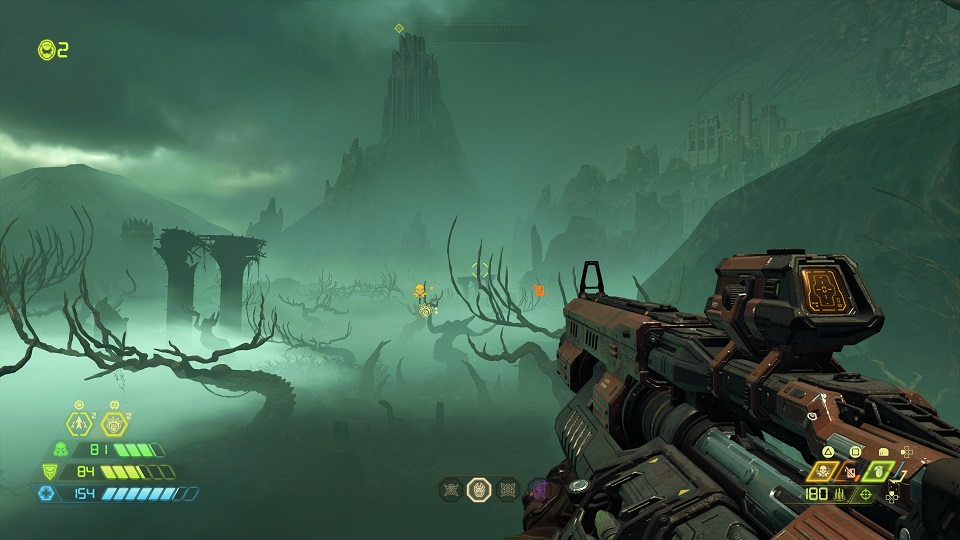Click the weapon mod crosshair icon
The width and height of the screenshot is (960, 540).
(x=865, y=494)
